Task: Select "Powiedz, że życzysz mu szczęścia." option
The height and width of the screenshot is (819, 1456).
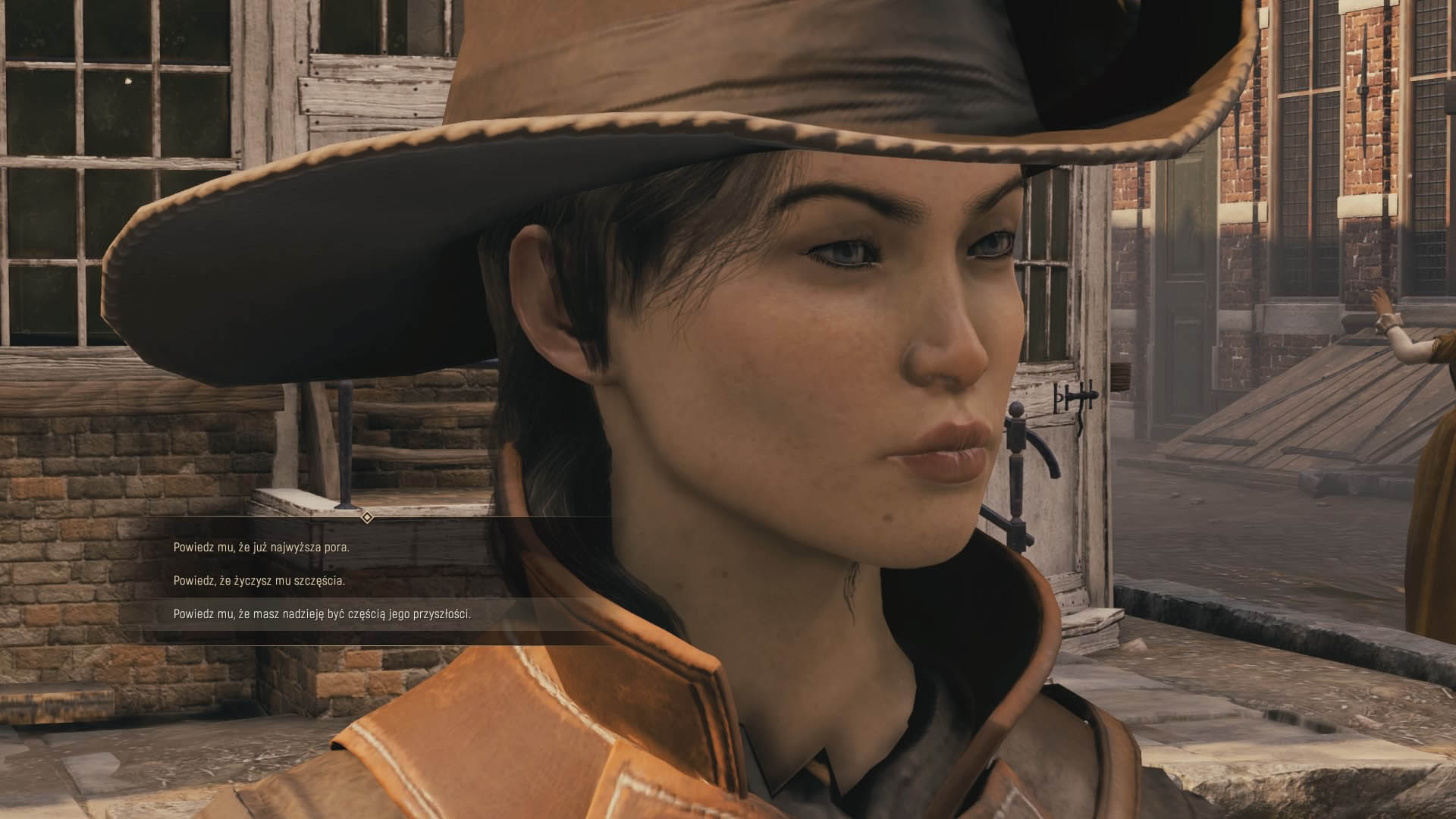Action: click(x=259, y=581)
